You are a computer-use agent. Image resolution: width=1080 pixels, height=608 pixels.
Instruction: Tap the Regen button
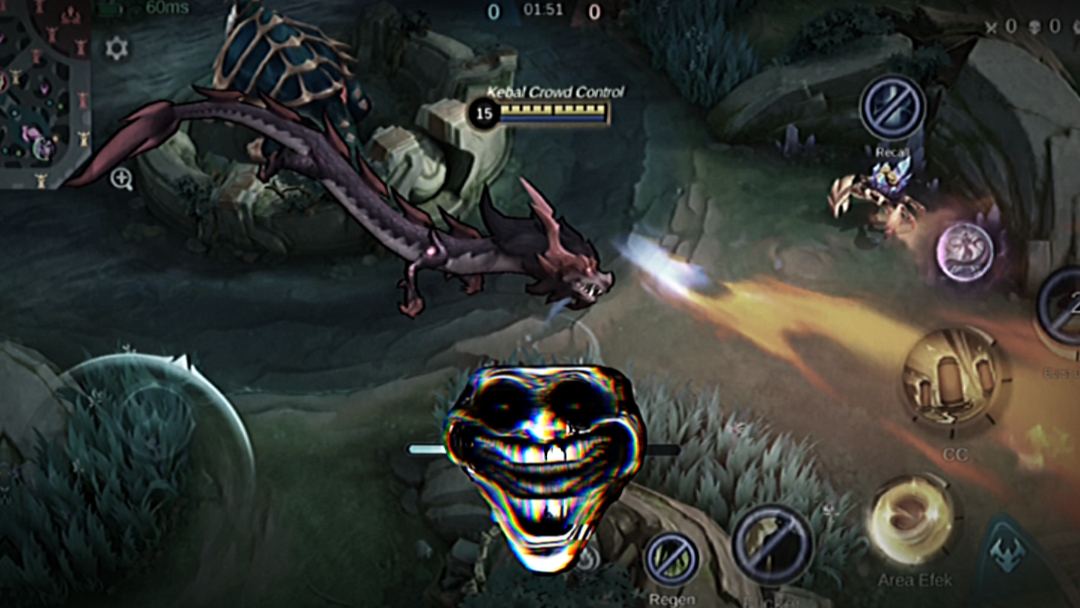coord(671,558)
